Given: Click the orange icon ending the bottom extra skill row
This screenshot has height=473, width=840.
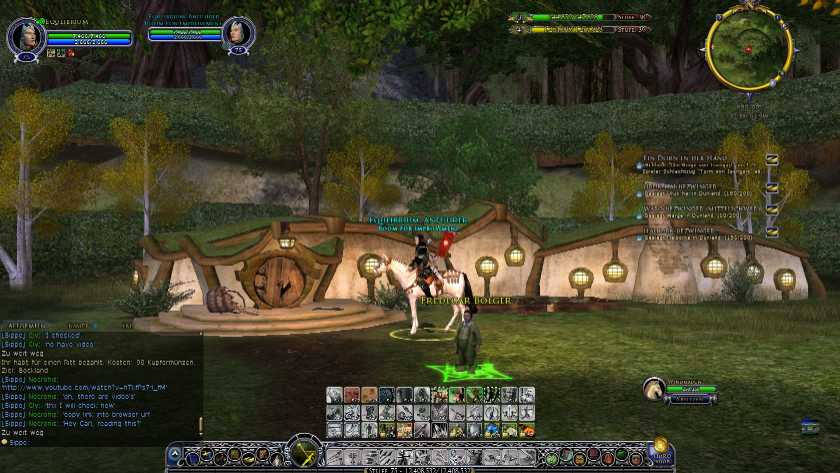Looking at the screenshot, I should [x=527, y=430].
